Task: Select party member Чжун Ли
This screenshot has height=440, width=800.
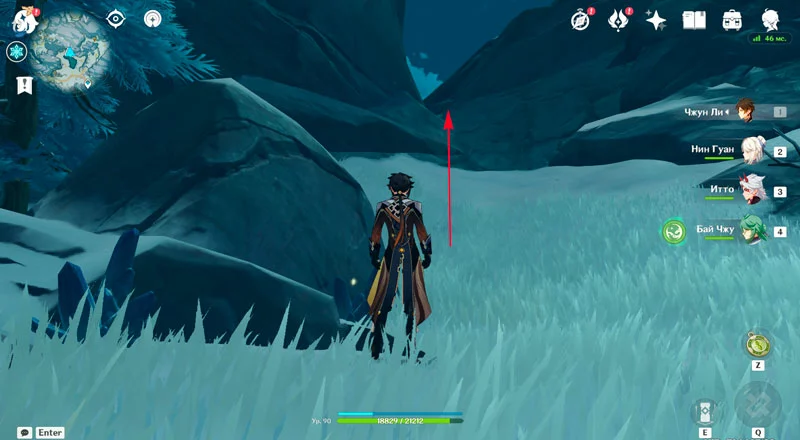Action: 745,111
